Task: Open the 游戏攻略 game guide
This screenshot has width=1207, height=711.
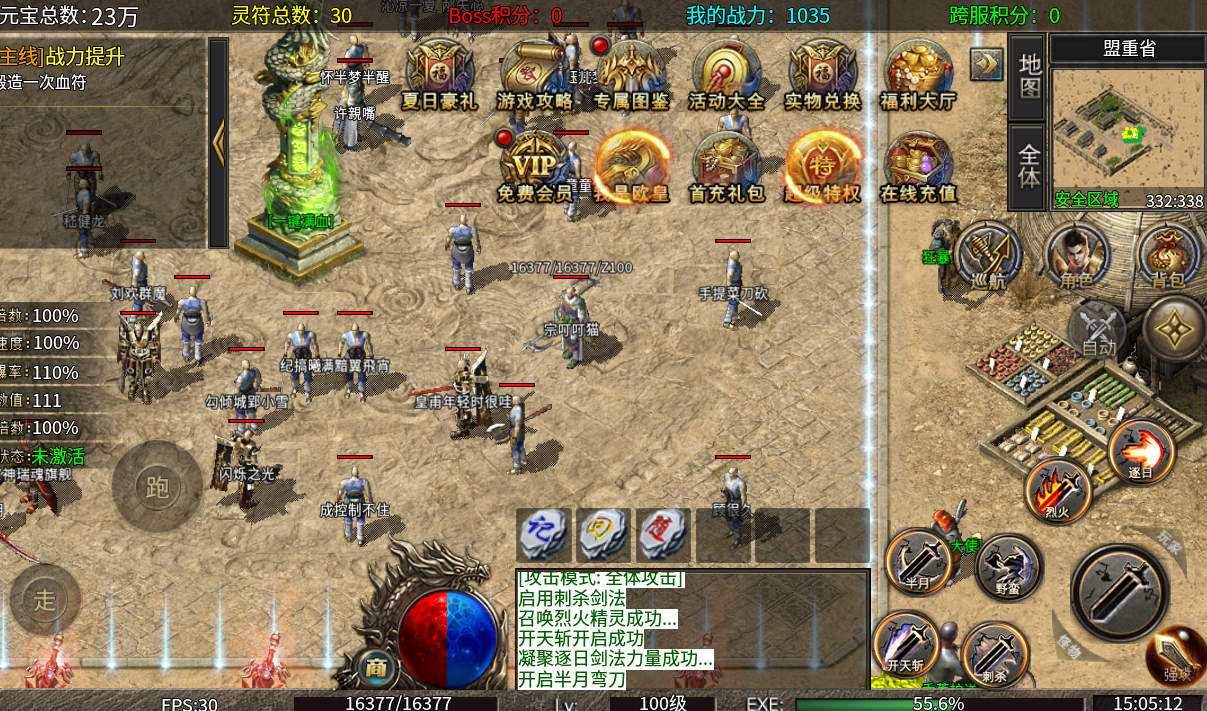Action: click(535, 73)
